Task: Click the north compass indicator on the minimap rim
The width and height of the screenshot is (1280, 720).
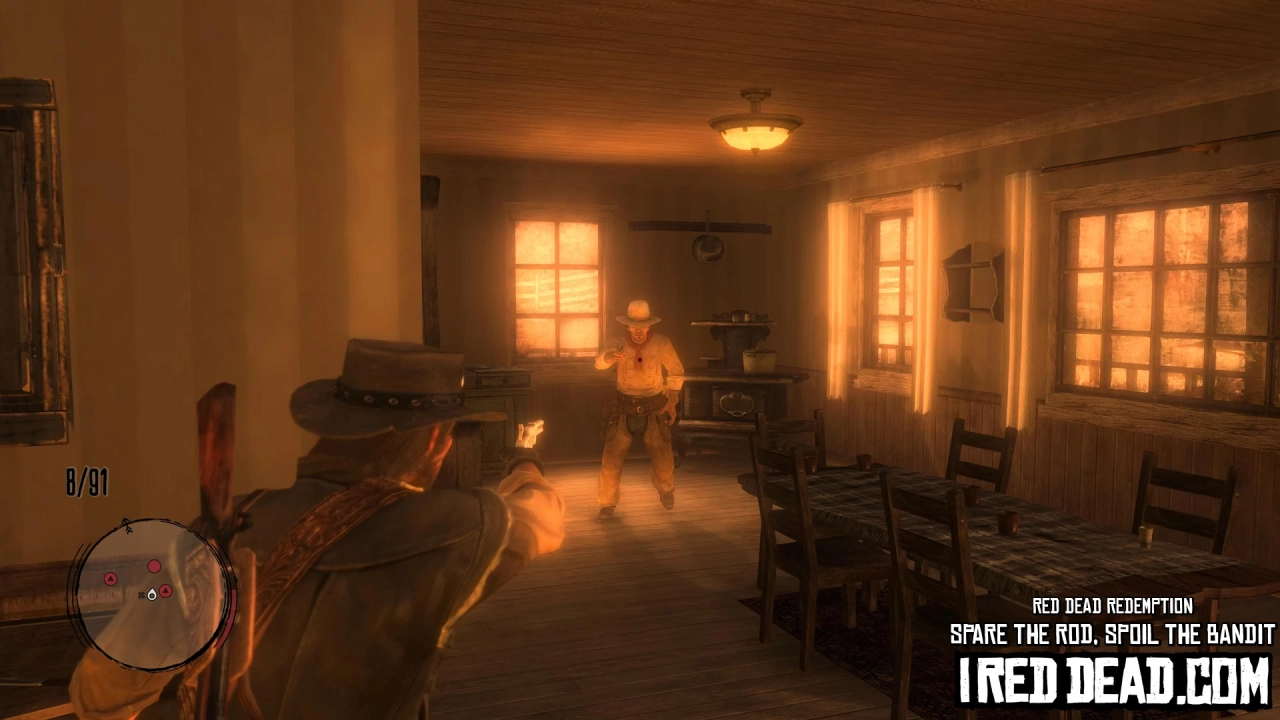Action: click(x=126, y=524)
